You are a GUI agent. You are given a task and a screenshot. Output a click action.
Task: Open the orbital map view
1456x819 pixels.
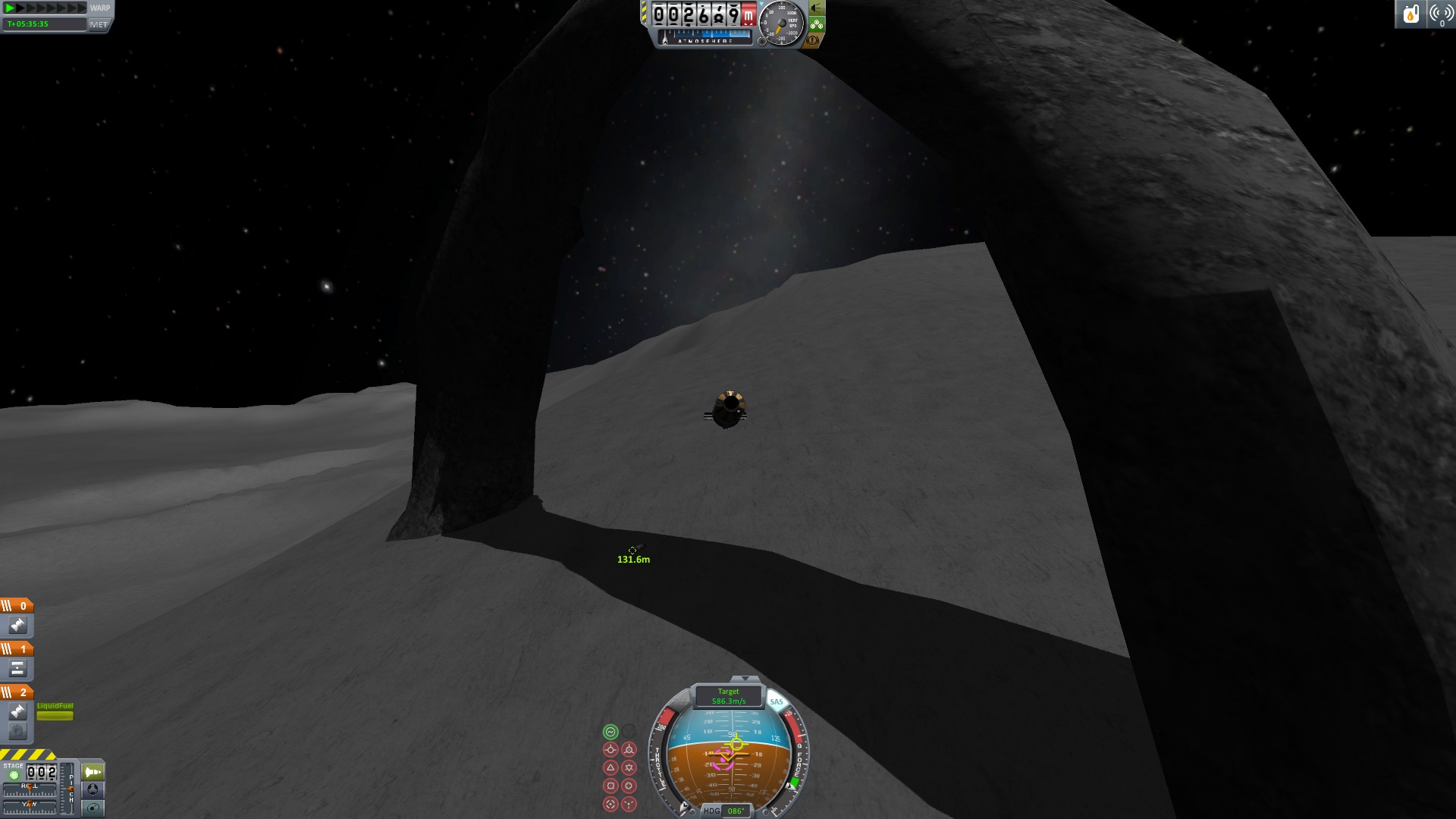[93, 808]
